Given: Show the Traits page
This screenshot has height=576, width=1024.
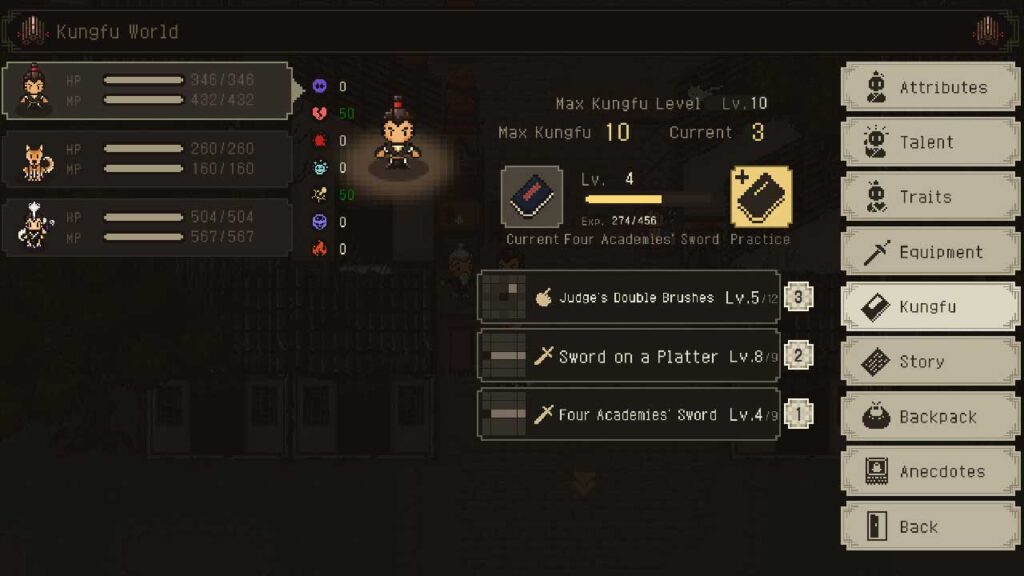Looking at the screenshot, I should point(930,197).
